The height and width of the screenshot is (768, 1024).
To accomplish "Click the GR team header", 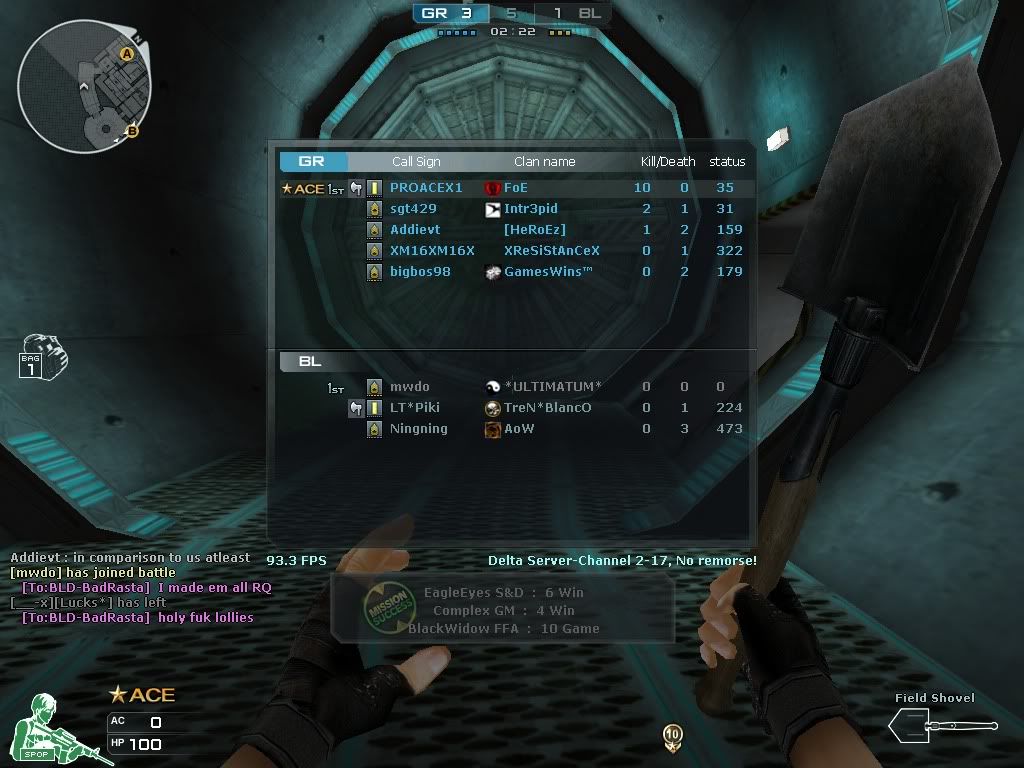I will 313,162.
